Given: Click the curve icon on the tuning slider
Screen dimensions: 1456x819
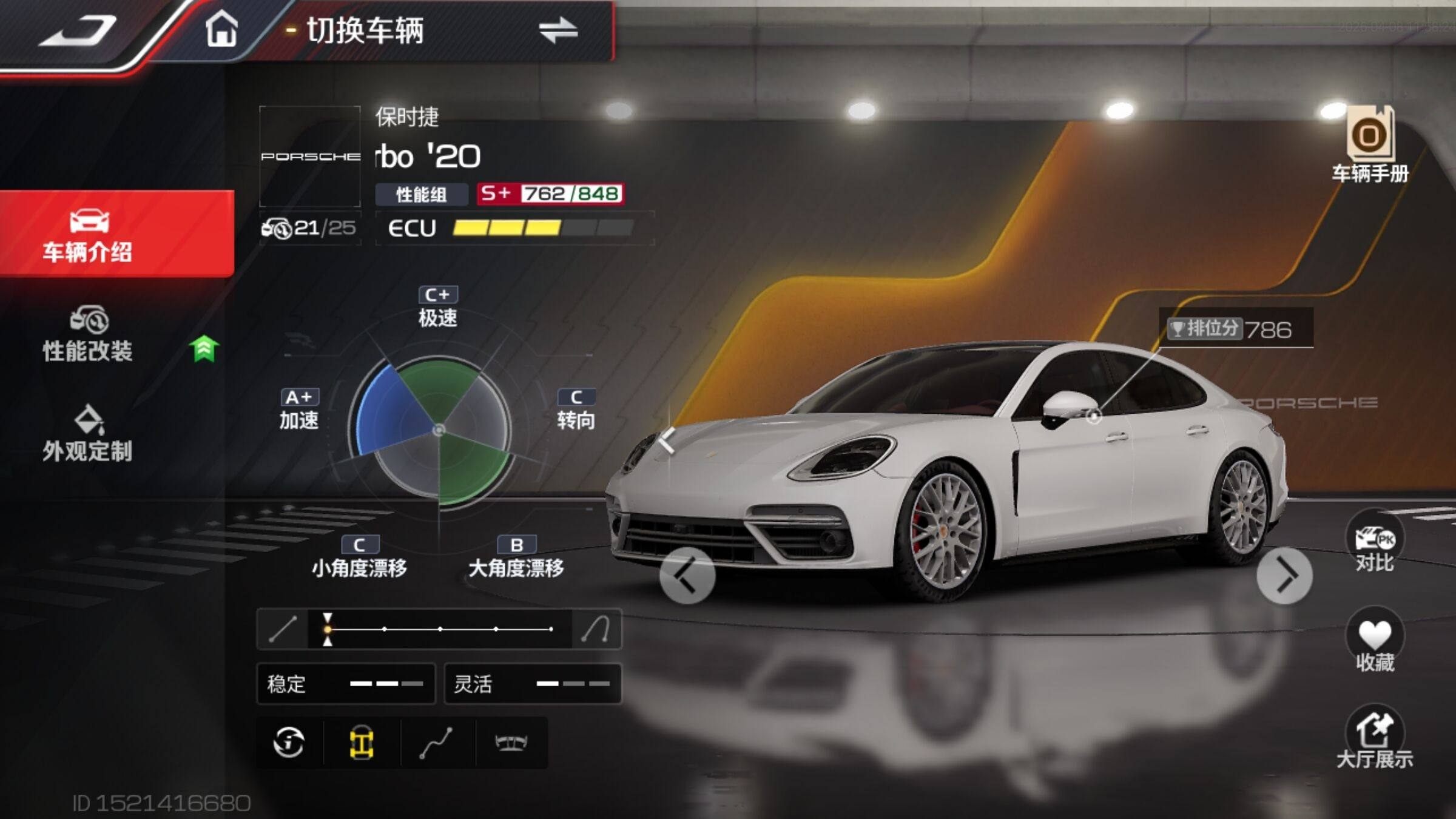Looking at the screenshot, I should click(596, 629).
